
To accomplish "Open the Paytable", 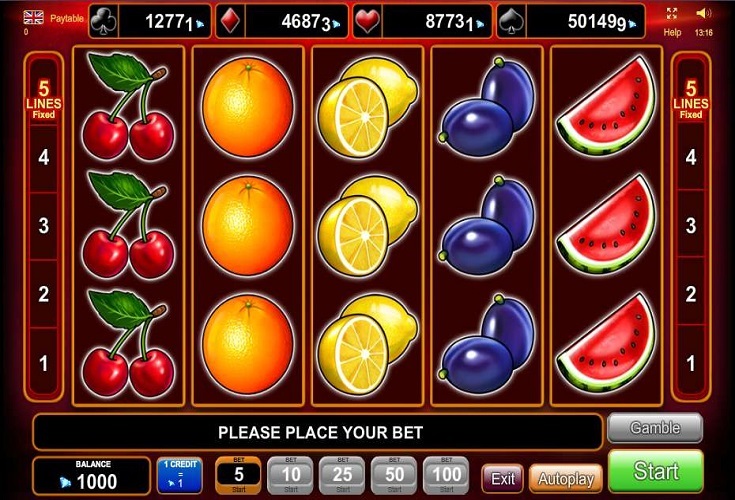I will (66, 17).
